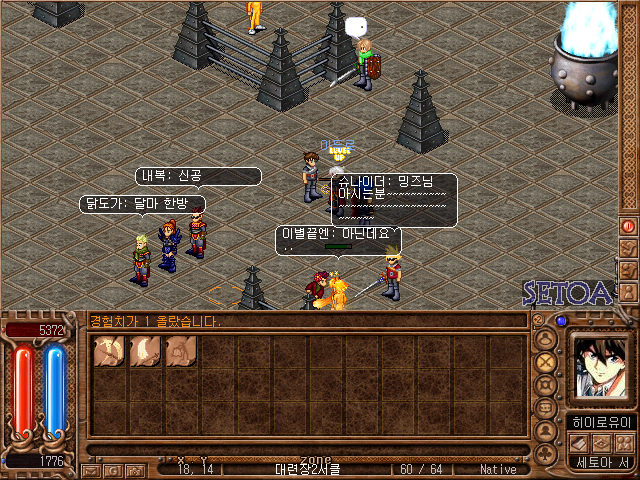Click the person icon on right sidebar
640x480 pixels.
pyautogui.click(x=629, y=292)
